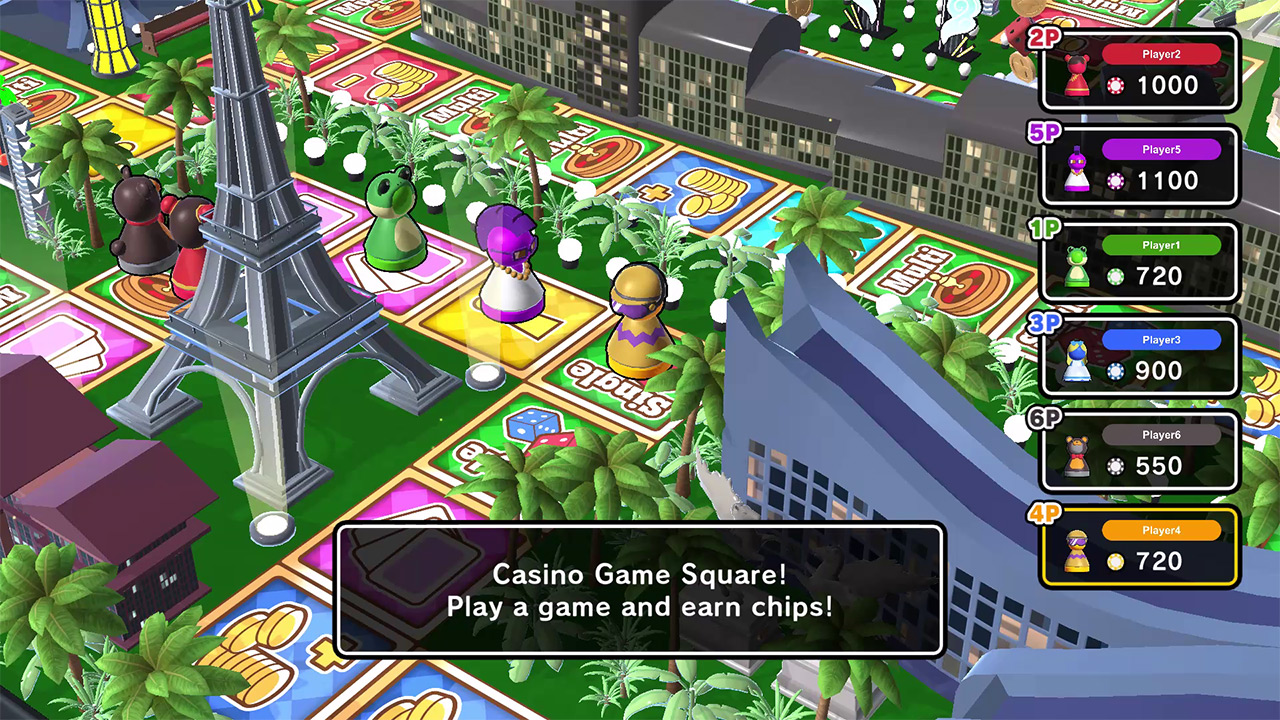
Task: Click the Player1 name label
Action: pyautogui.click(x=1161, y=244)
